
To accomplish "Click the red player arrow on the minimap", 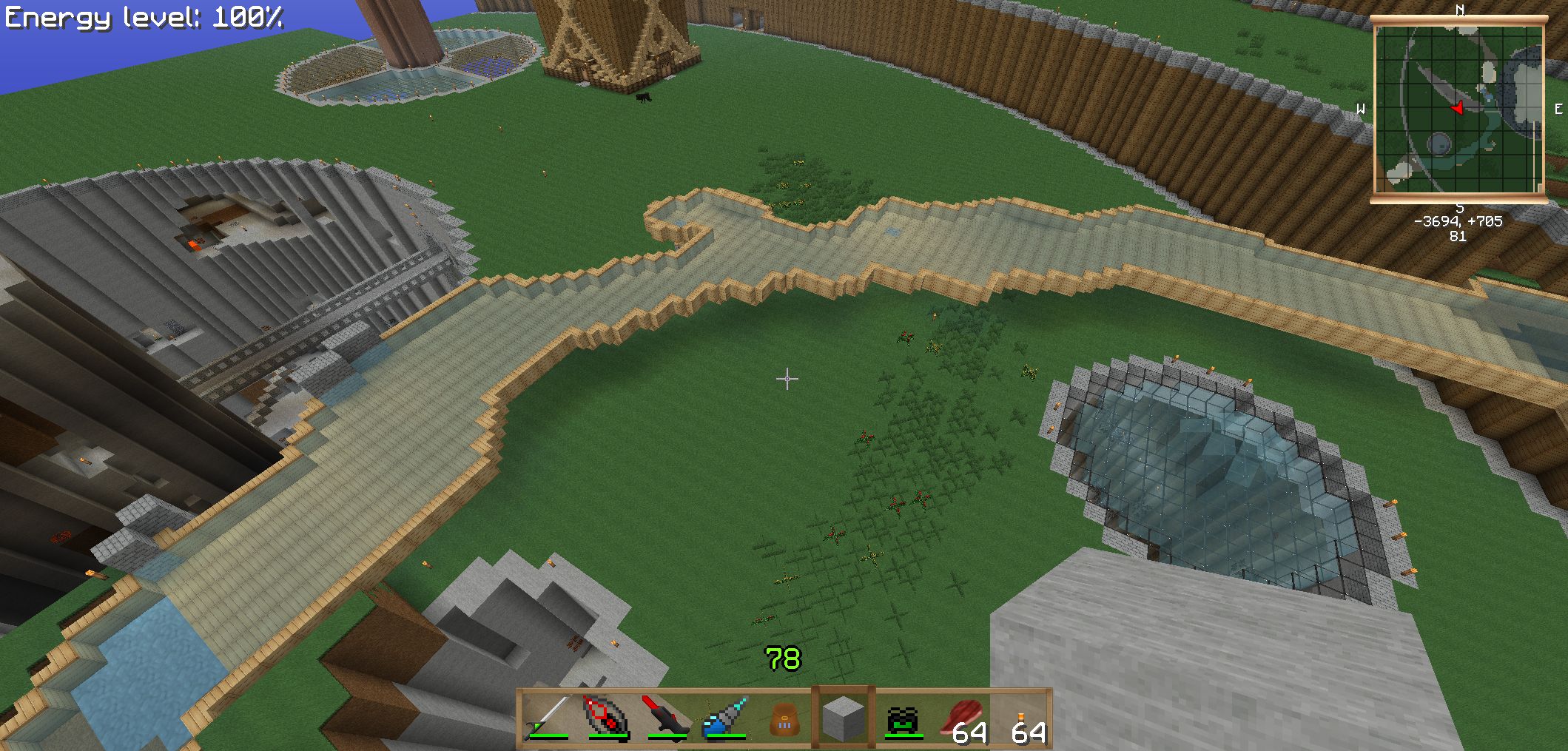I will click(x=1456, y=108).
